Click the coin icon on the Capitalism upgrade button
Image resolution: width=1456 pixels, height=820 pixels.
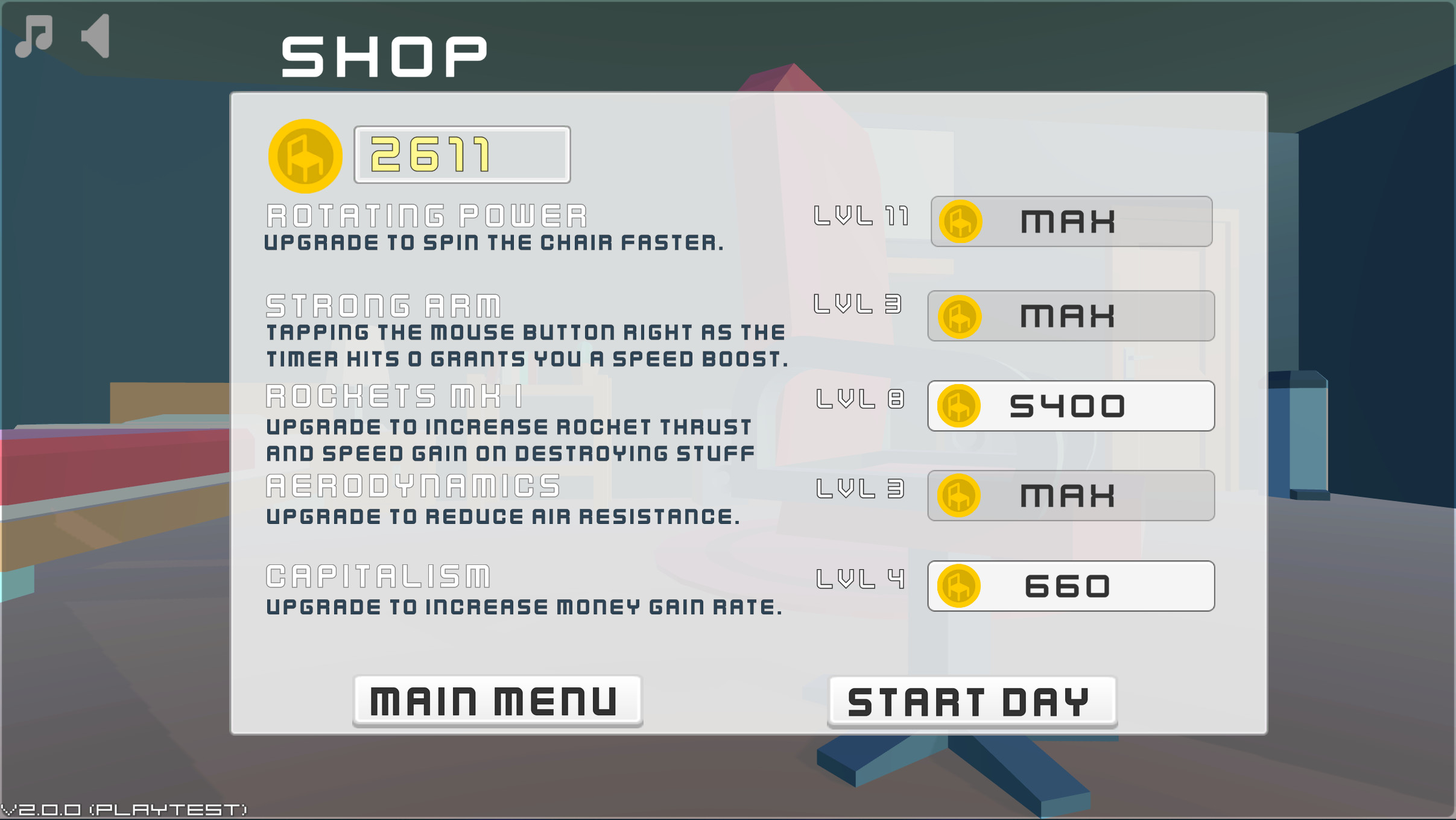click(958, 586)
